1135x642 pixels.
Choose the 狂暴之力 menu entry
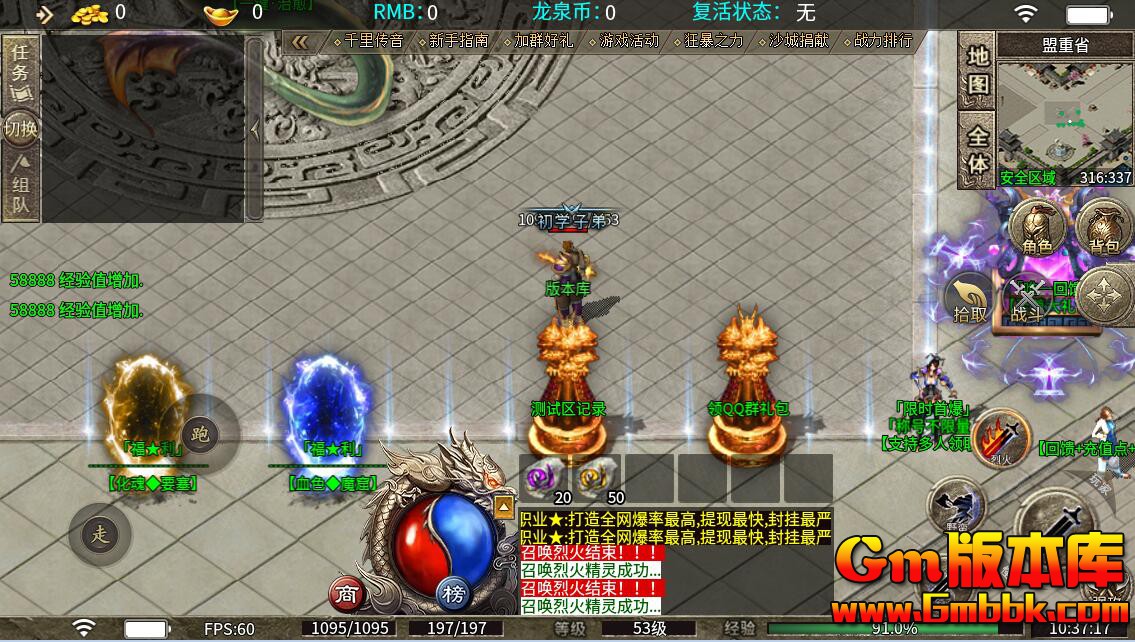(x=714, y=41)
